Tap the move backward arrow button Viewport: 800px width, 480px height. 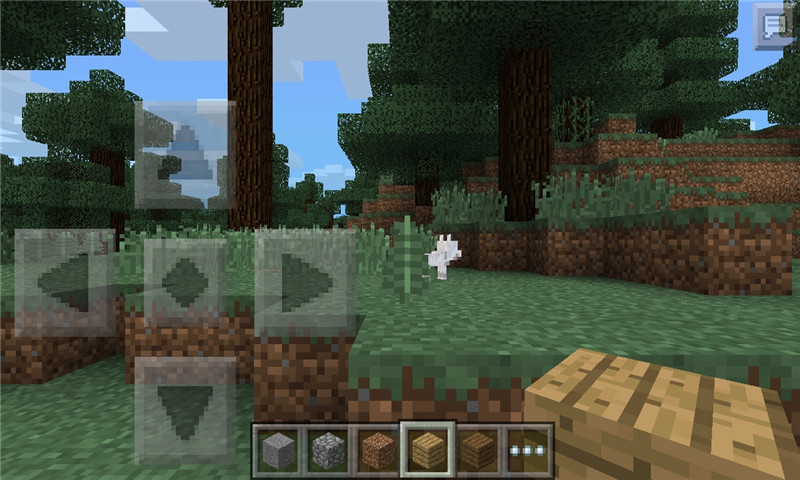pyautogui.click(x=185, y=409)
